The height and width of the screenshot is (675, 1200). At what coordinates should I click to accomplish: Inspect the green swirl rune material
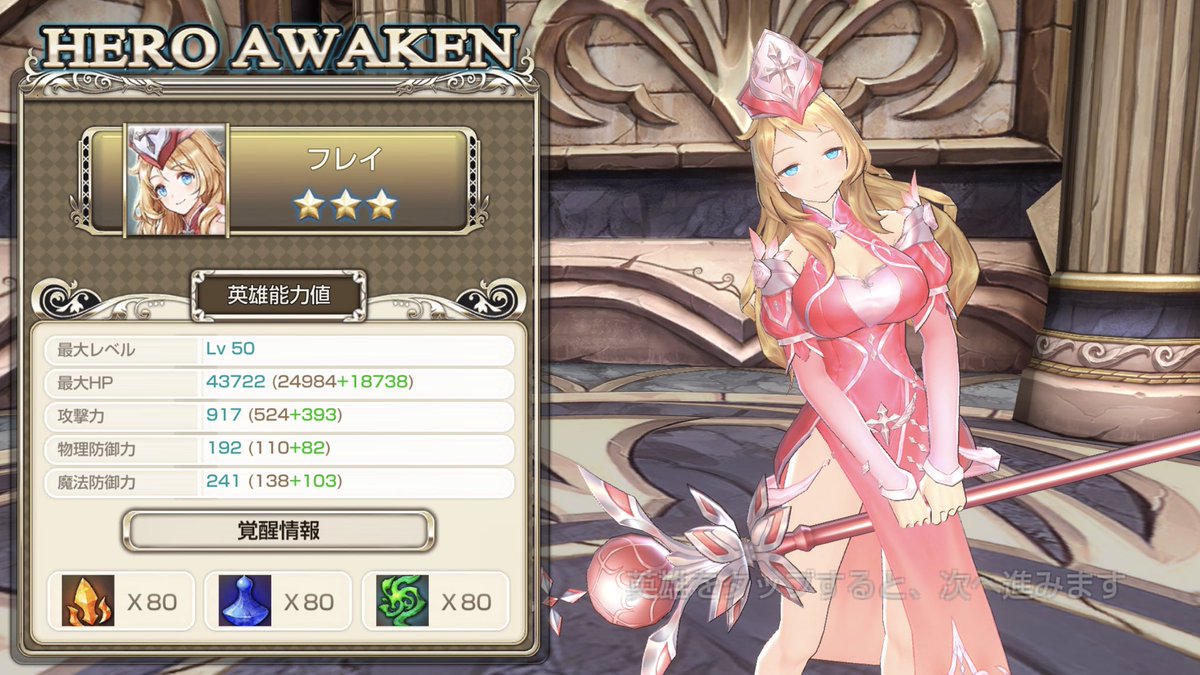point(403,601)
